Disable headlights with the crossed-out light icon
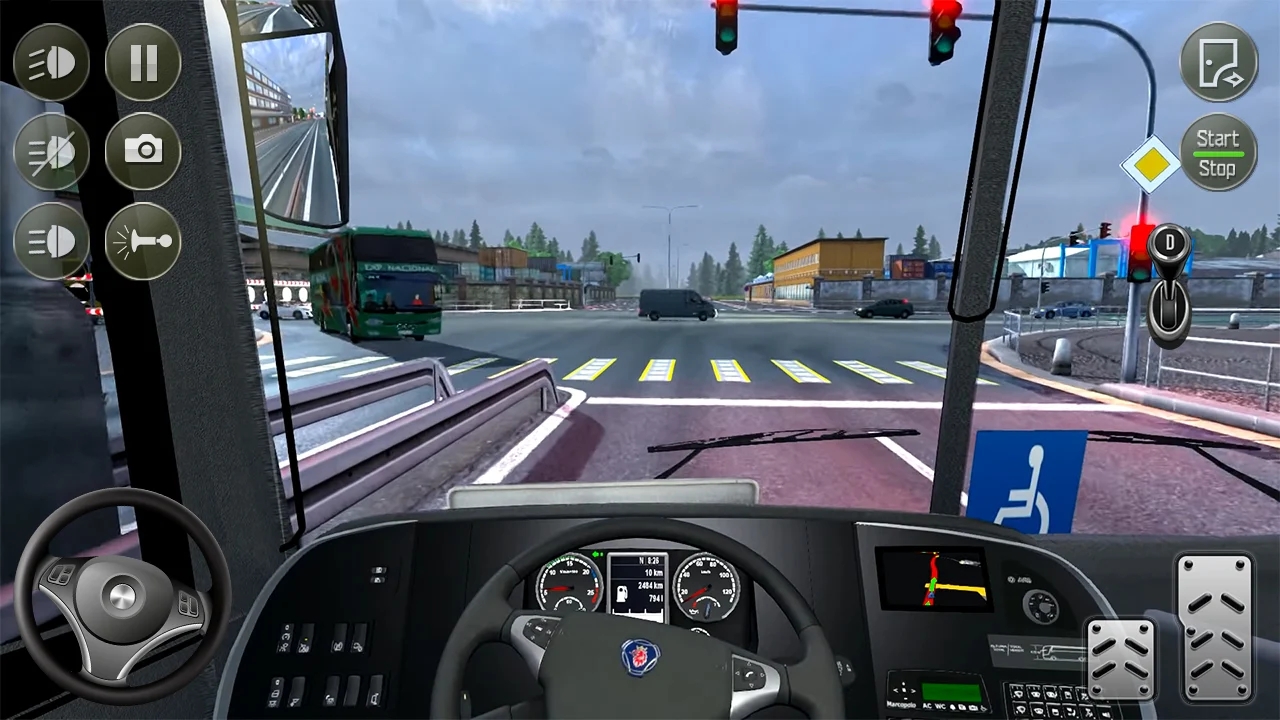The height and width of the screenshot is (720, 1280). click(x=52, y=153)
